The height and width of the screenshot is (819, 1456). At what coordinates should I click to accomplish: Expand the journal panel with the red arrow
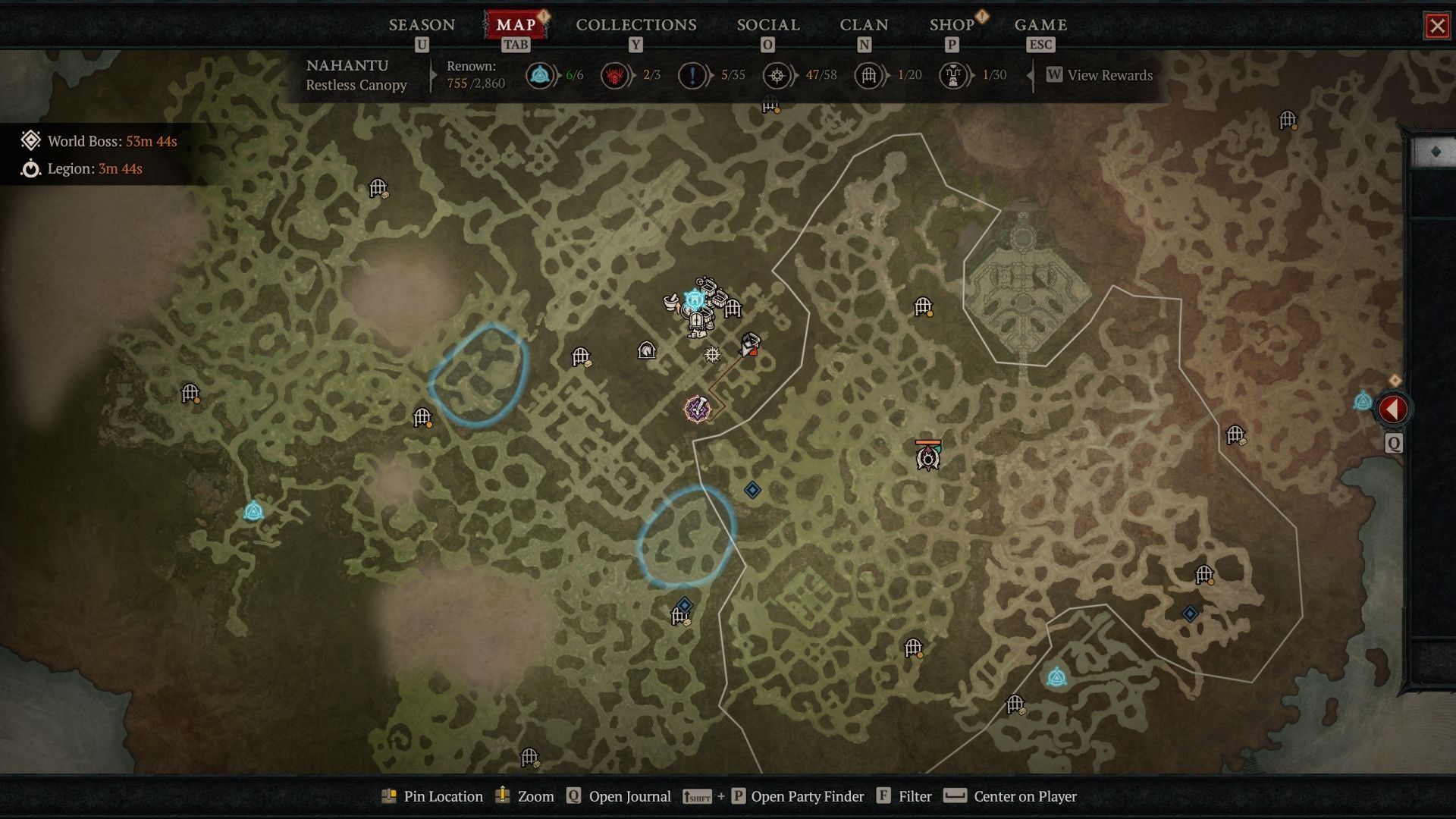coord(1393,407)
